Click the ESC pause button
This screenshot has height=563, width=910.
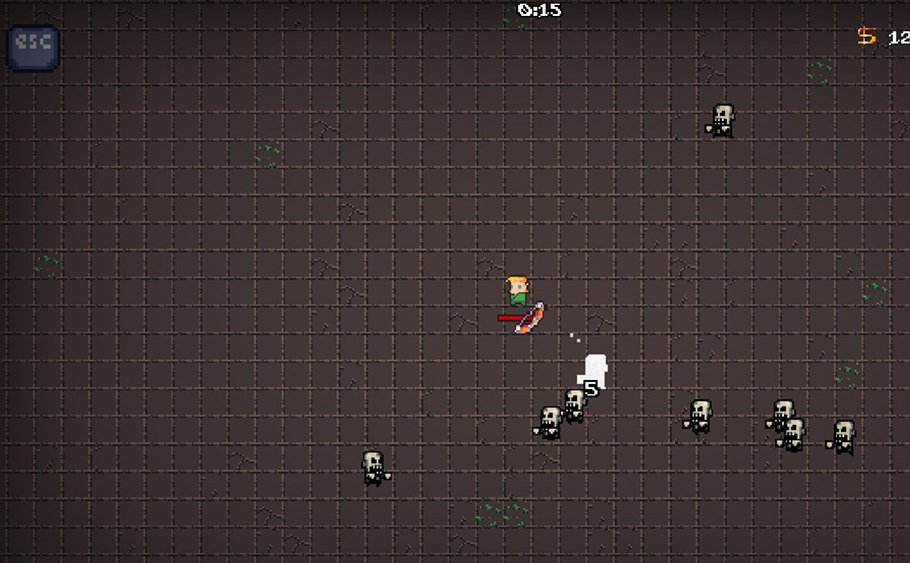(x=33, y=47)
